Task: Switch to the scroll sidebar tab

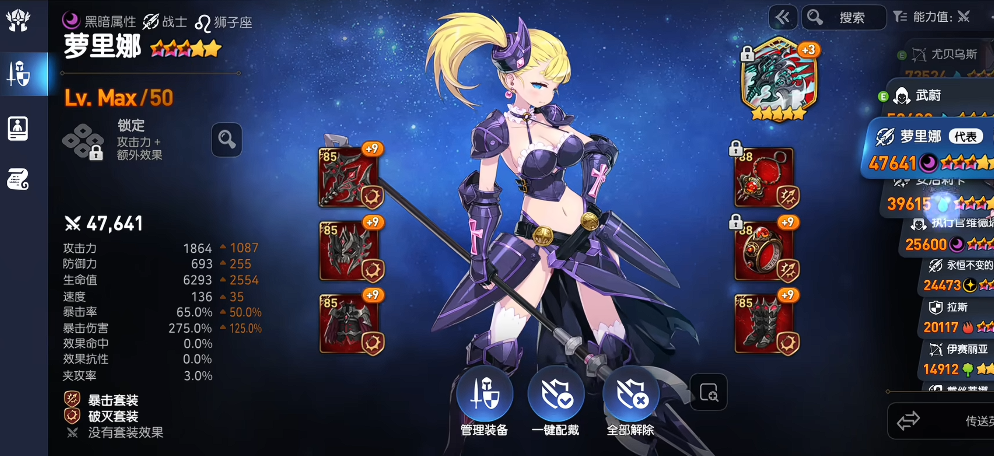Action: 19,178
